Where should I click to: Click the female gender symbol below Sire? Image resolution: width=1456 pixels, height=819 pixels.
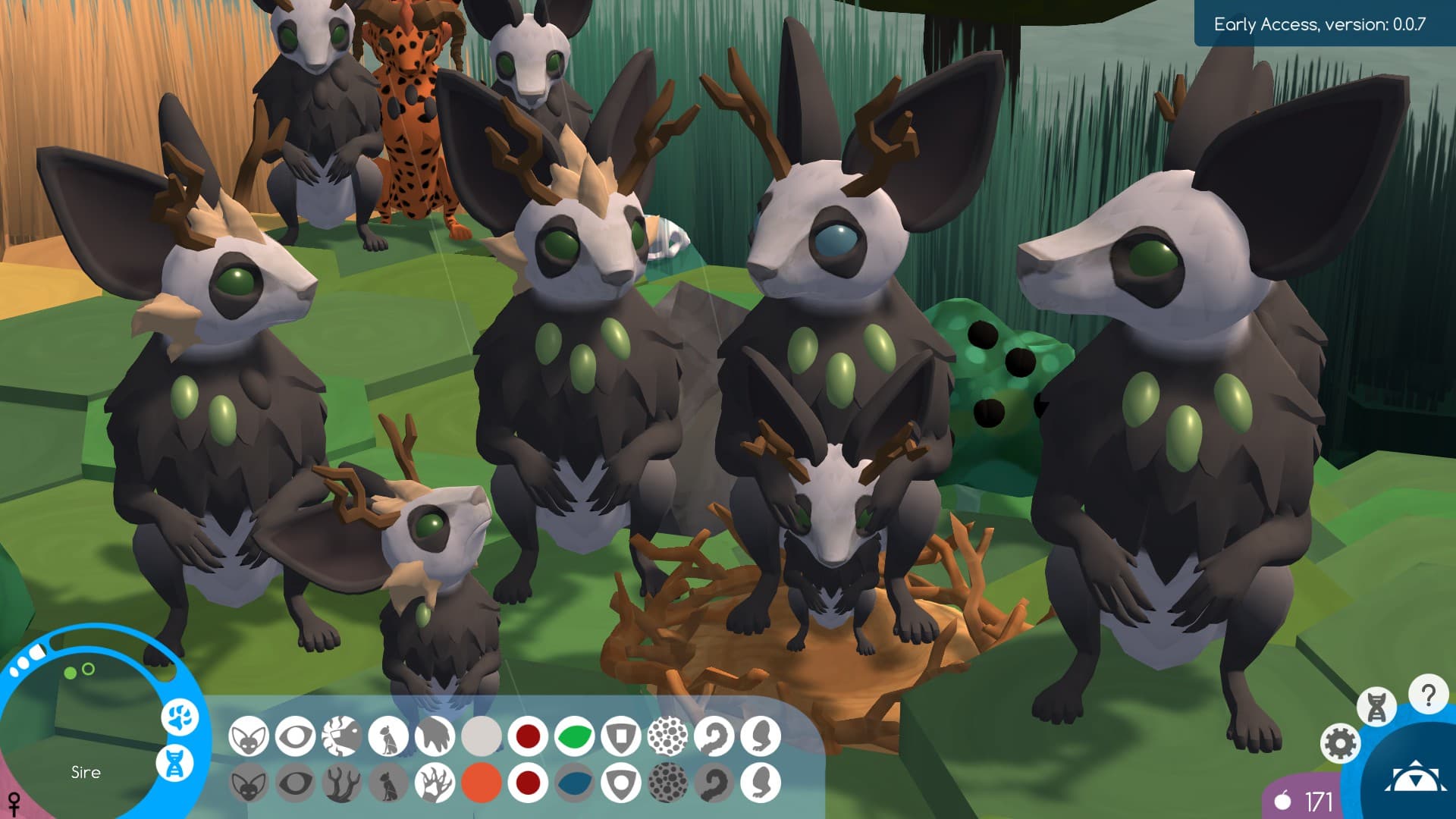(14, 802)
